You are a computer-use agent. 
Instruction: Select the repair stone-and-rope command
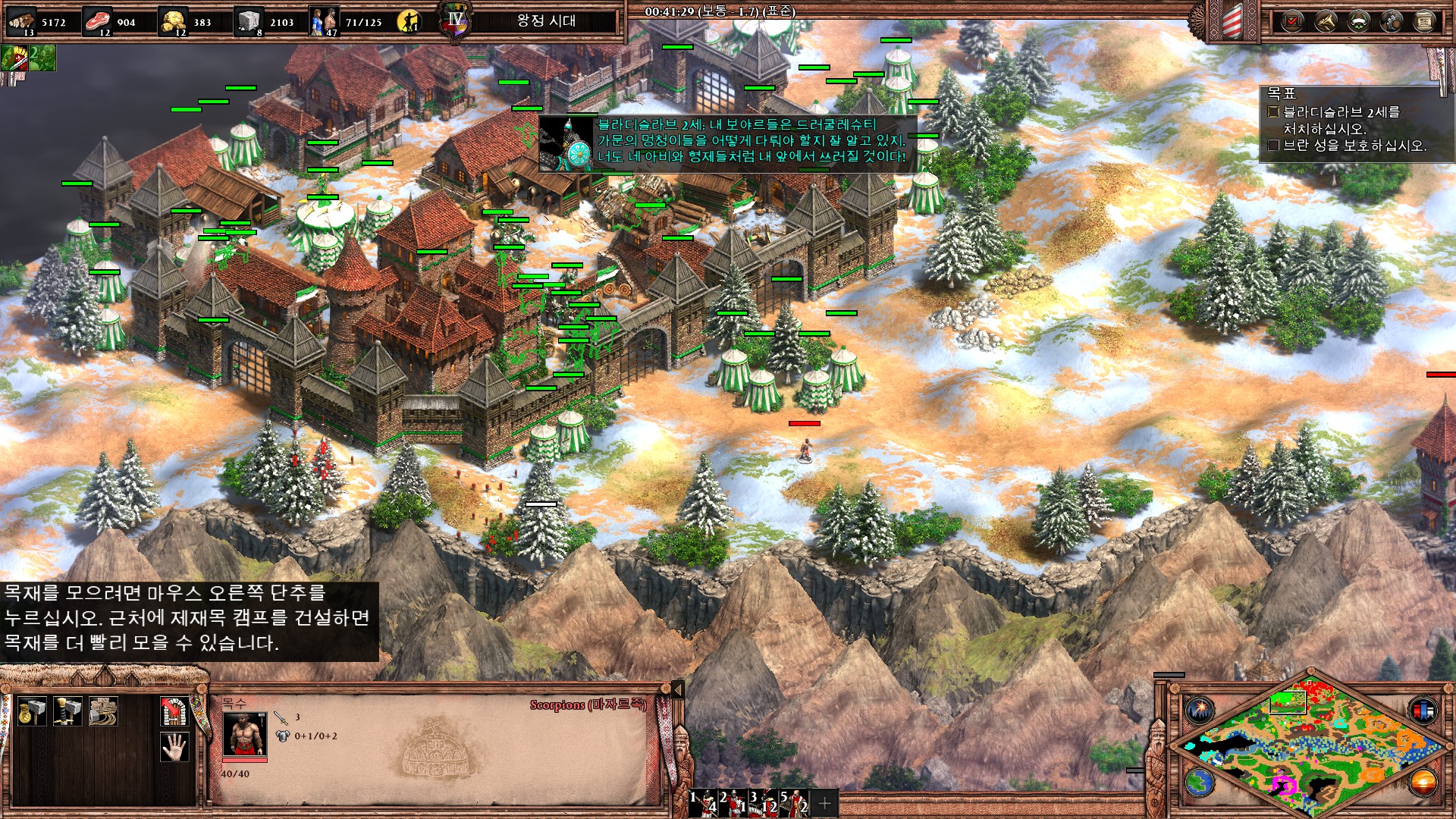click(x=103, y=712)
